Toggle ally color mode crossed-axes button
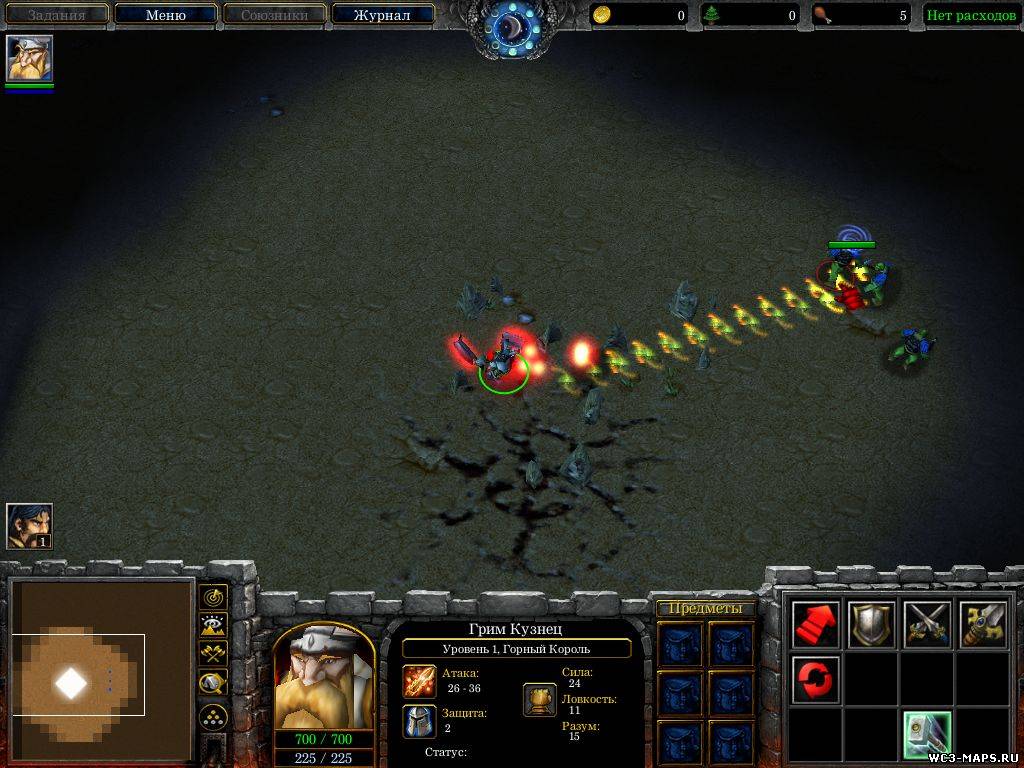This screenshot has height=768, width=1024. [213, 654]
